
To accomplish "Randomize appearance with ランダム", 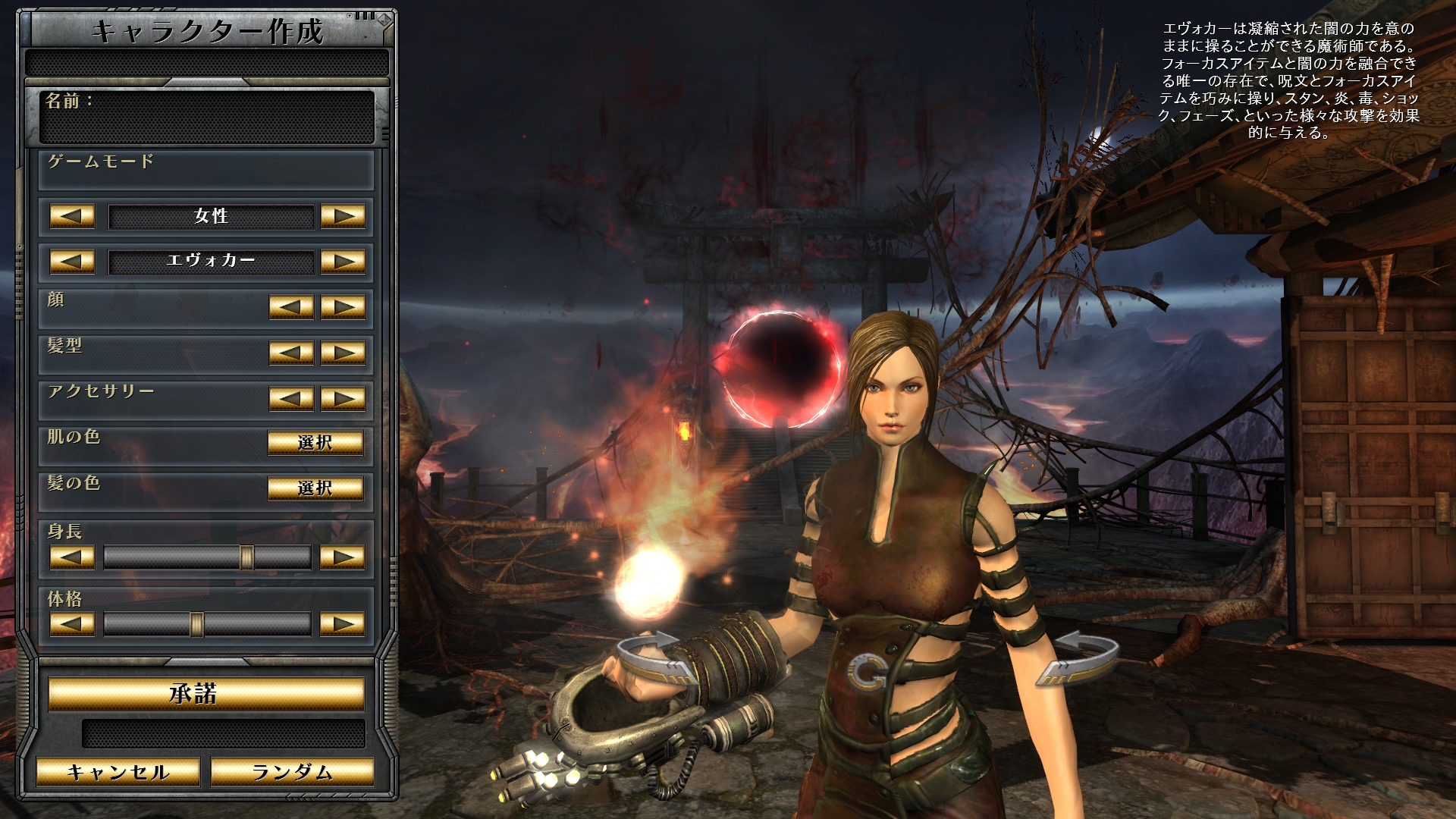I will click(292, 772).
